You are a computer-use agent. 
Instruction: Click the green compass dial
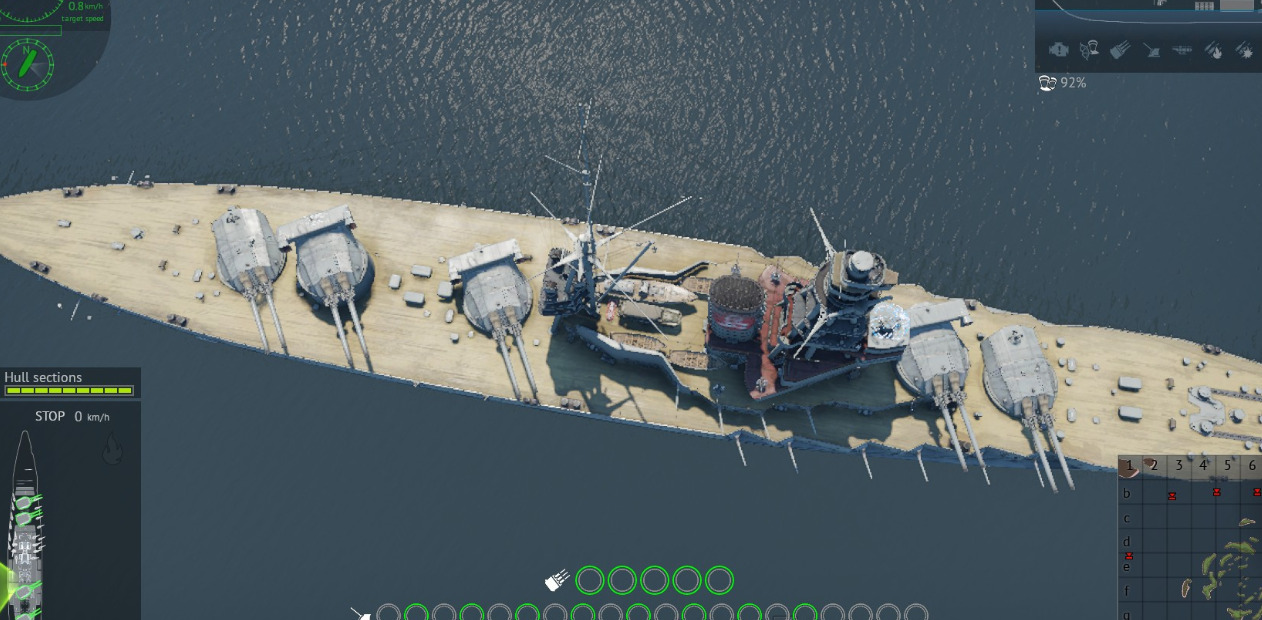coord(28,63)
